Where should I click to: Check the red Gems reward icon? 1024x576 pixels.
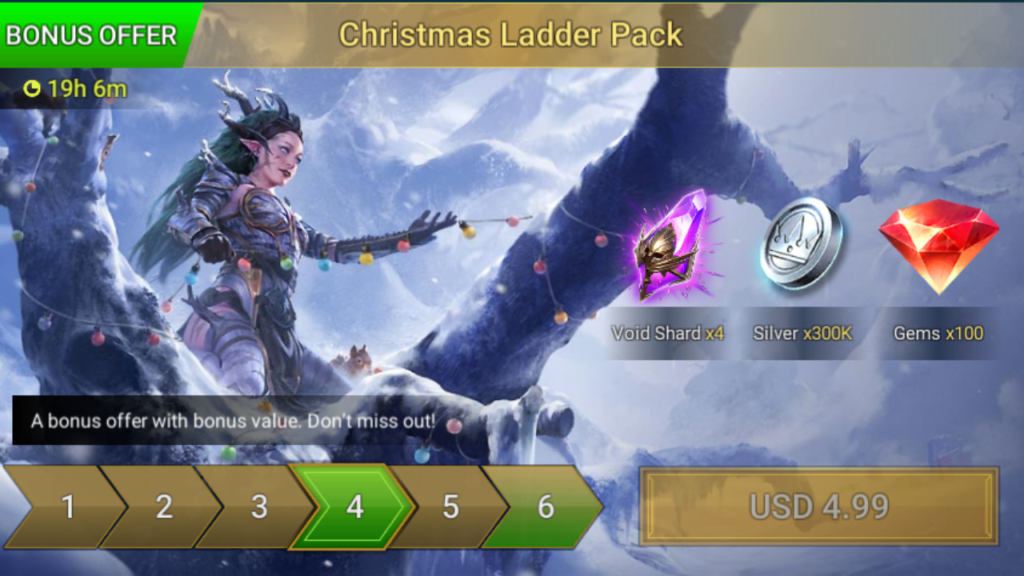(938, 244)
